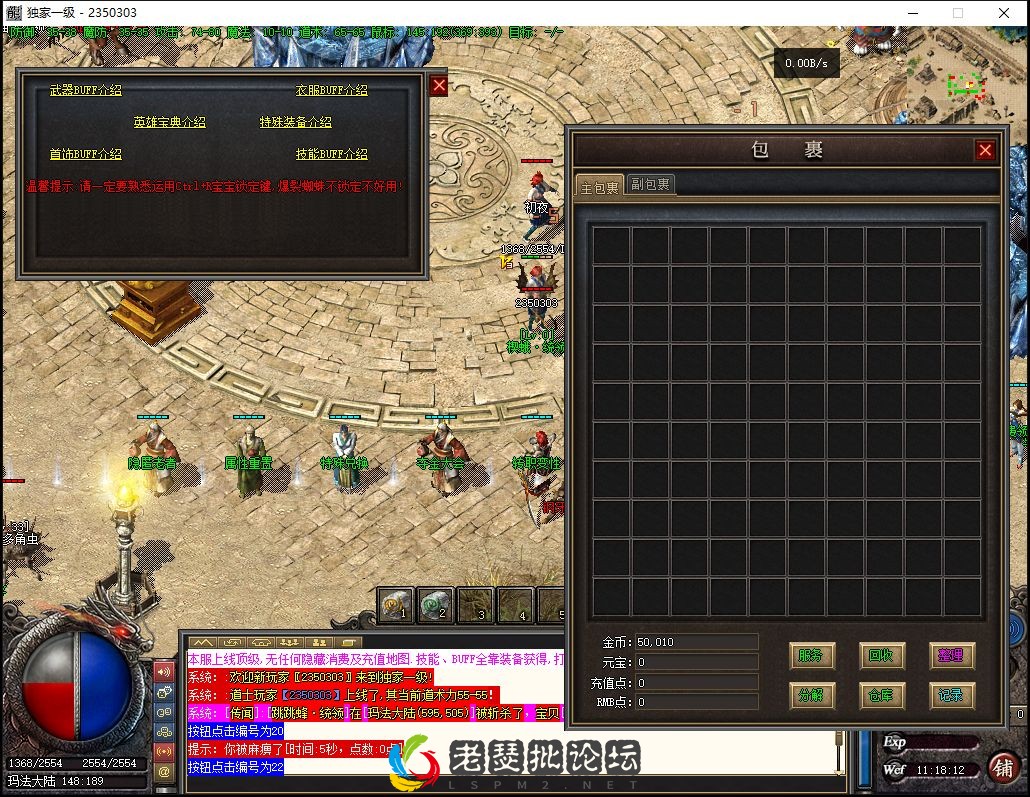
Task: Click the 服务 button in the bag
Action: [811, 656]
